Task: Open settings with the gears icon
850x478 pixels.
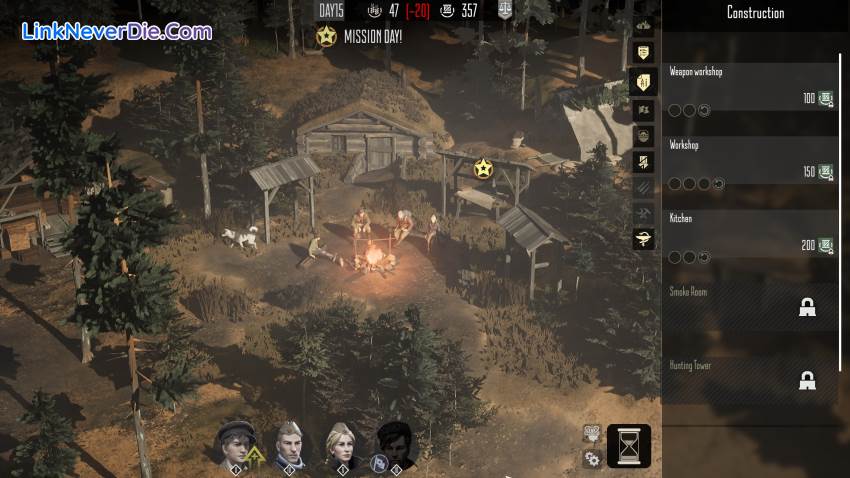Action: [593, 459]
